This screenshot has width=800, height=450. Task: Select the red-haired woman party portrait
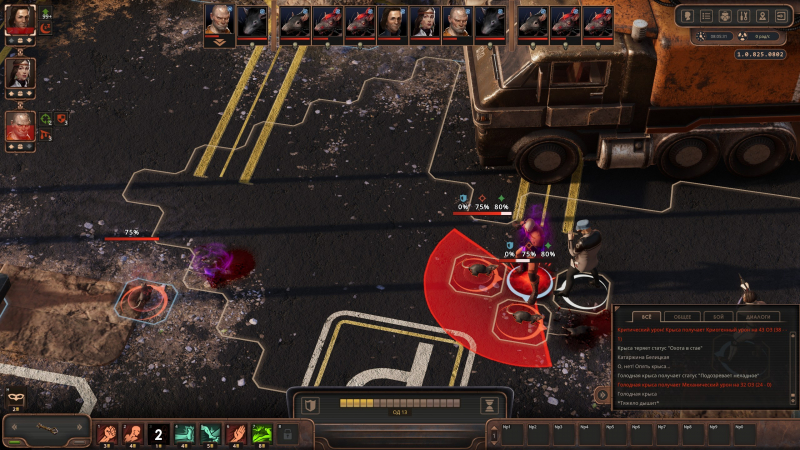[x=20, y=21]
